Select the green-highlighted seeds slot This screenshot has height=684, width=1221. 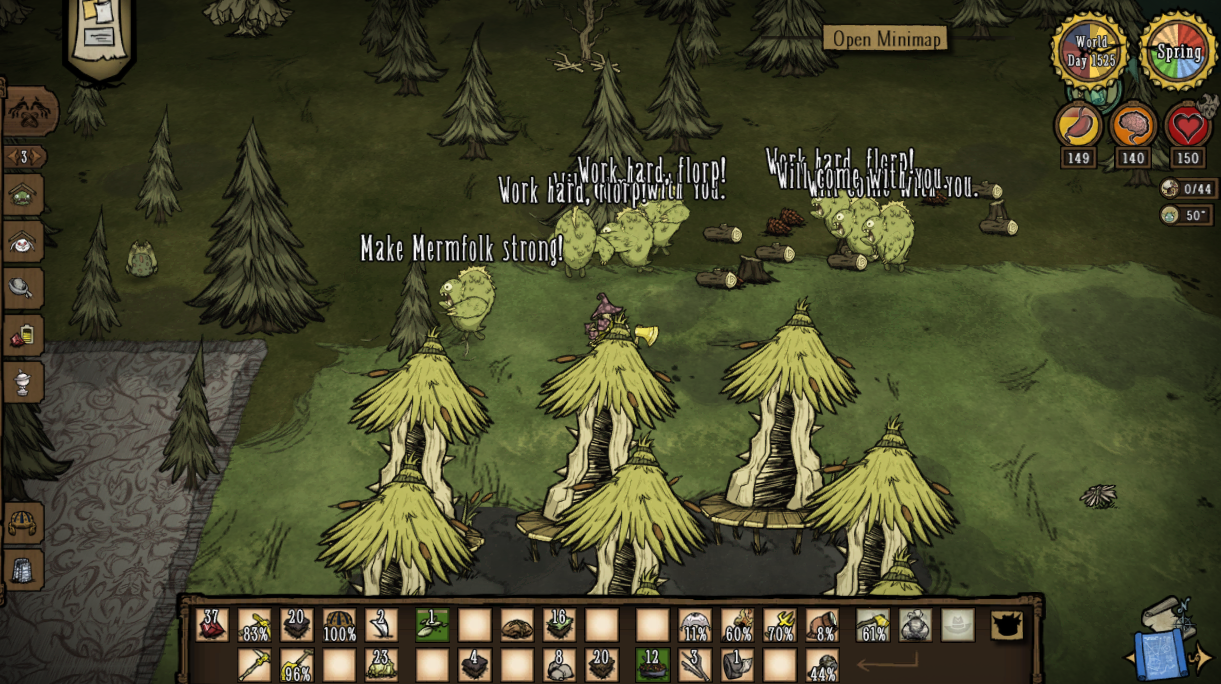click(432, 625)
